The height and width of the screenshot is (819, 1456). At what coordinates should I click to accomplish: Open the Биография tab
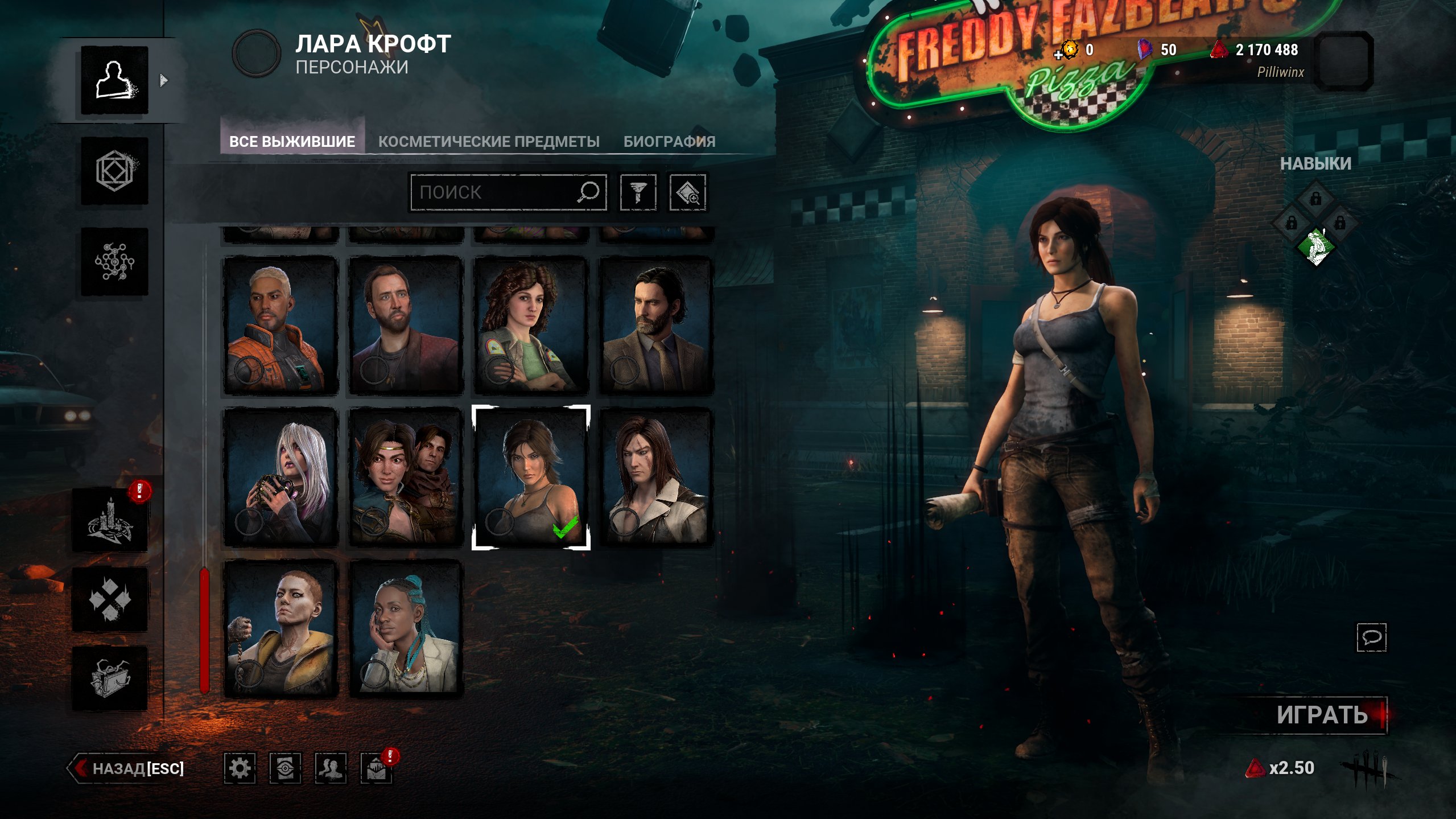click(x=669, y=142)
